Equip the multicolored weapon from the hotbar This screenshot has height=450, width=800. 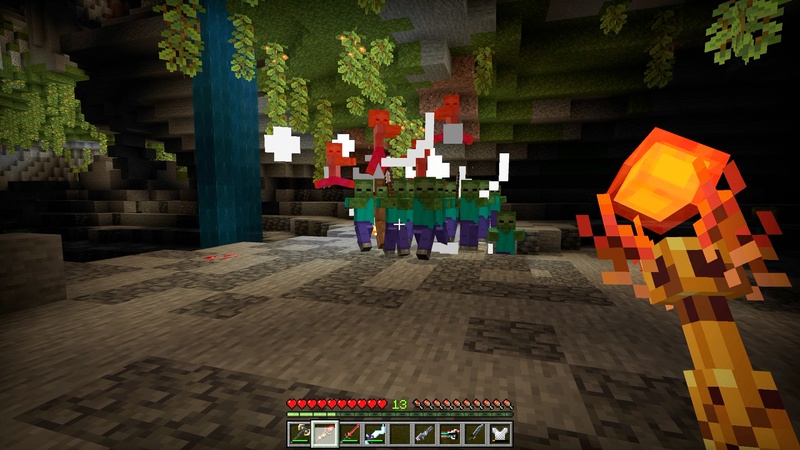pyautogui.click(x=450, y=433)
